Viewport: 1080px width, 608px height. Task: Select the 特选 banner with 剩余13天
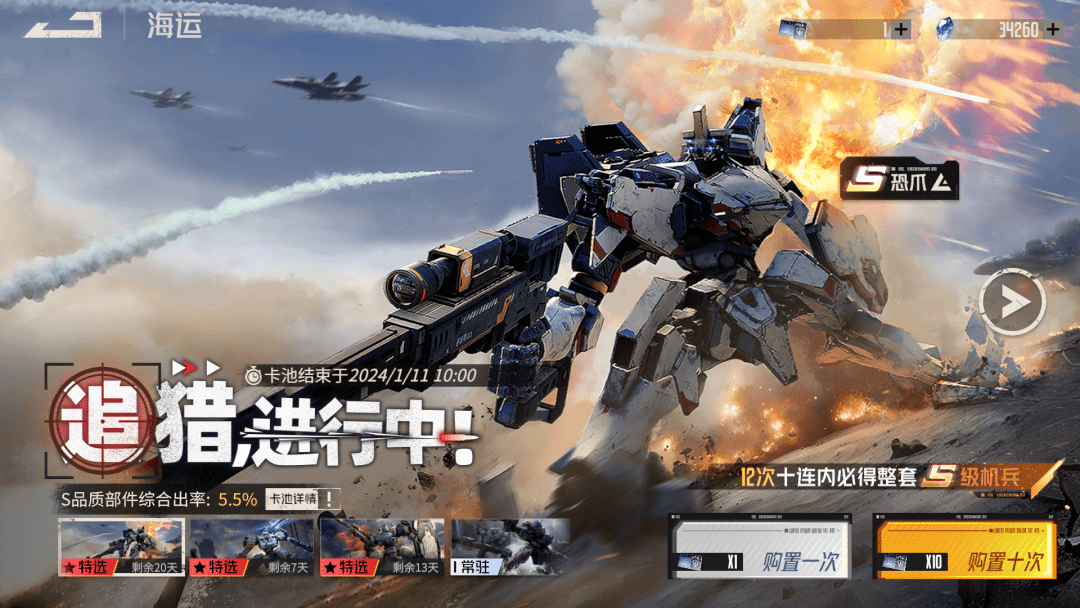pyautogui.click(x=382, y=547)
